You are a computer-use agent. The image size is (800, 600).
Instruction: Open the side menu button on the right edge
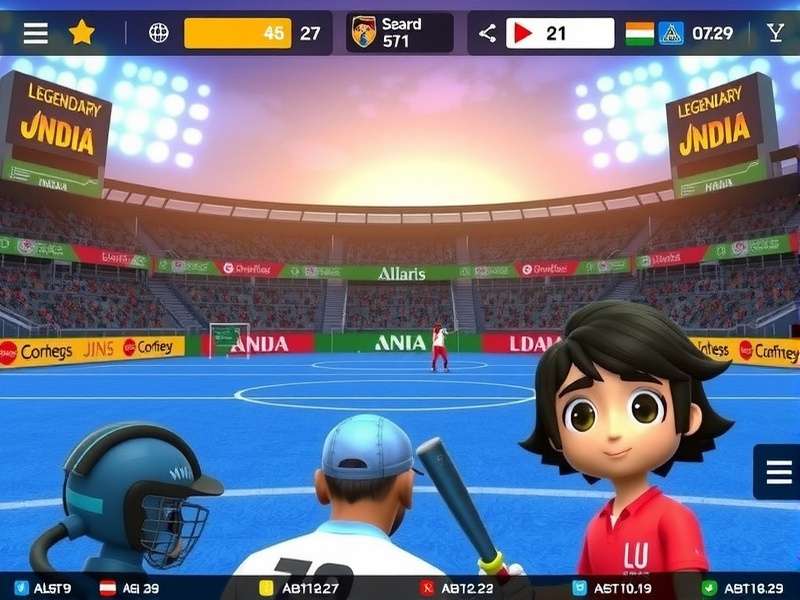[777, 472]
